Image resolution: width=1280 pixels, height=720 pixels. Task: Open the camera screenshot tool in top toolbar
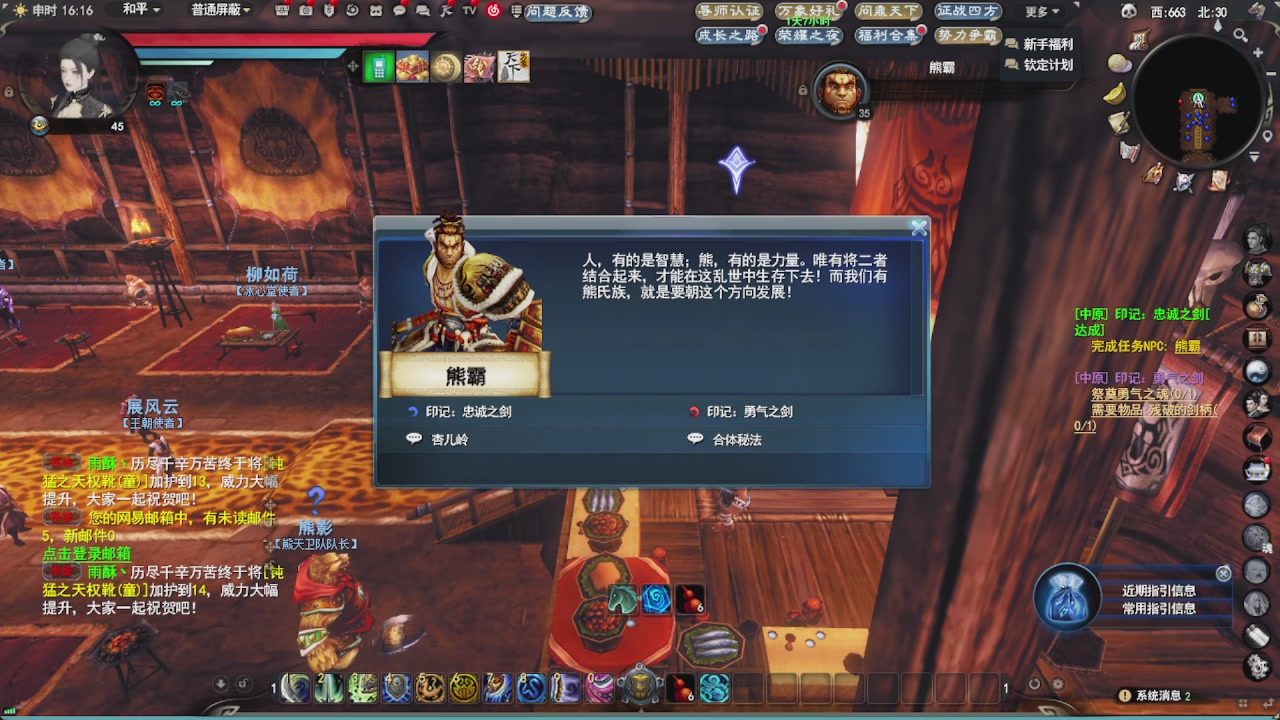coord(306,11)
